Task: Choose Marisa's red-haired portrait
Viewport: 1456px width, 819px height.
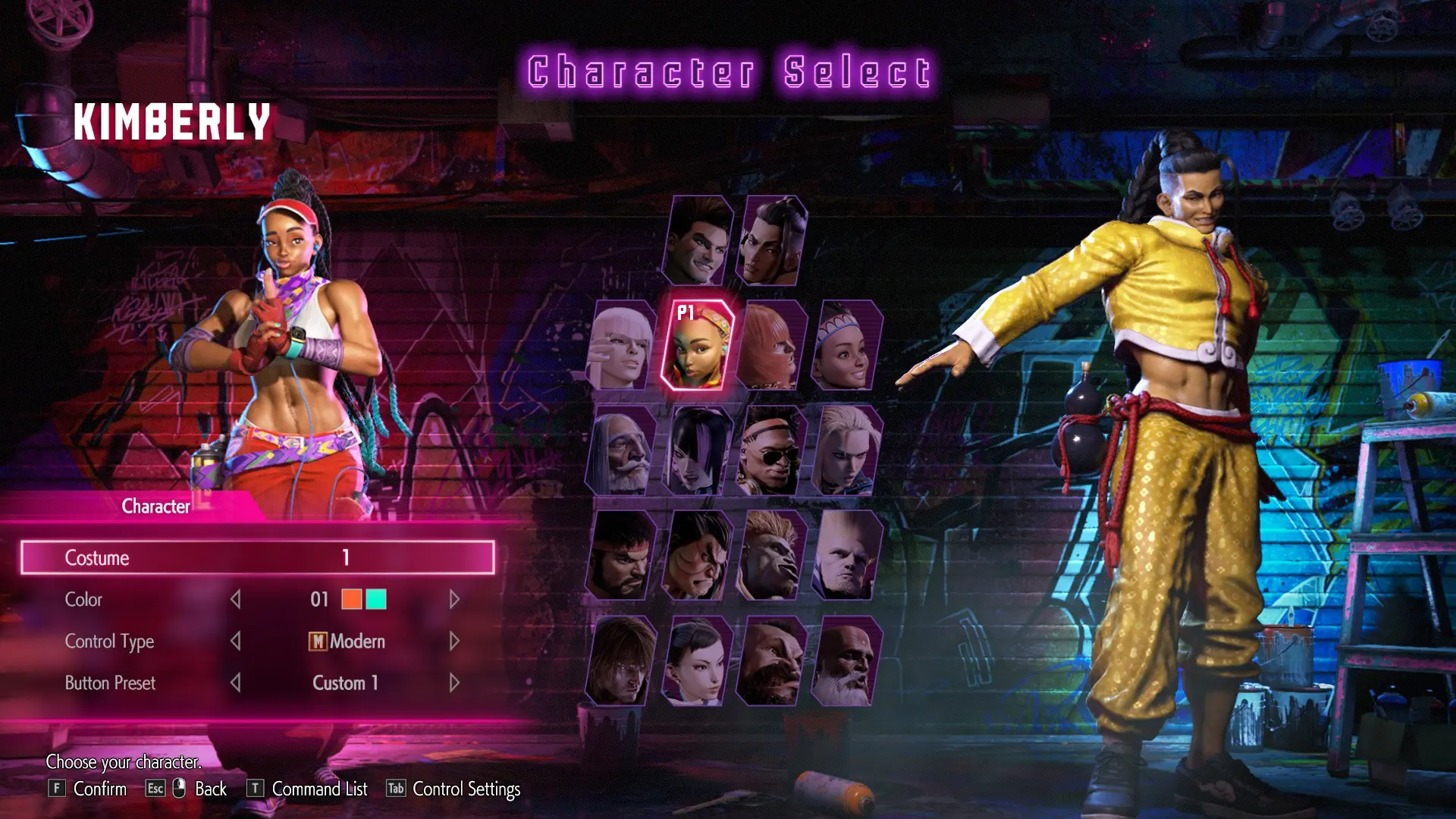Action: point(771,346)
